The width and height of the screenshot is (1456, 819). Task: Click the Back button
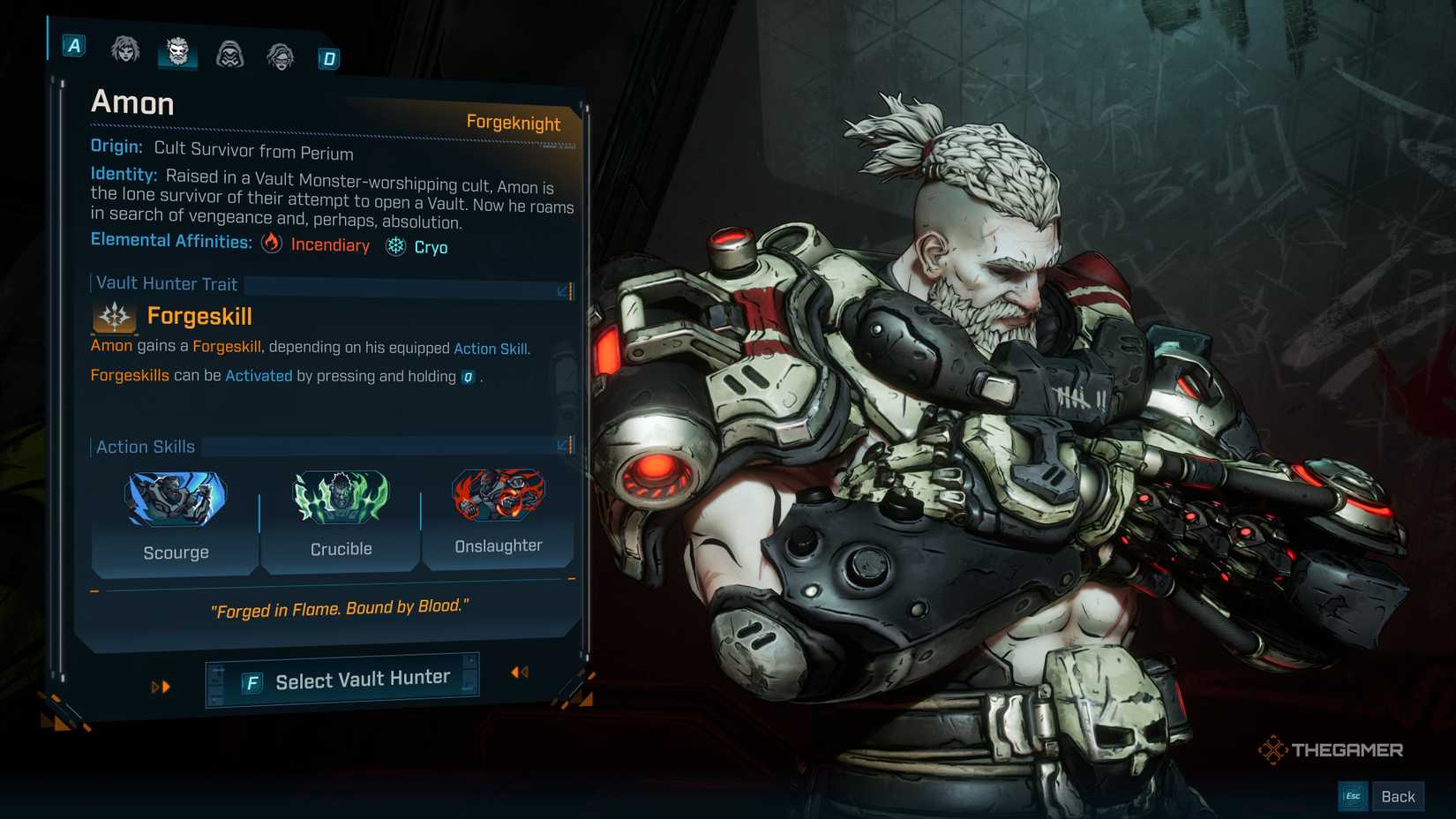click(x=1399, y=795)
